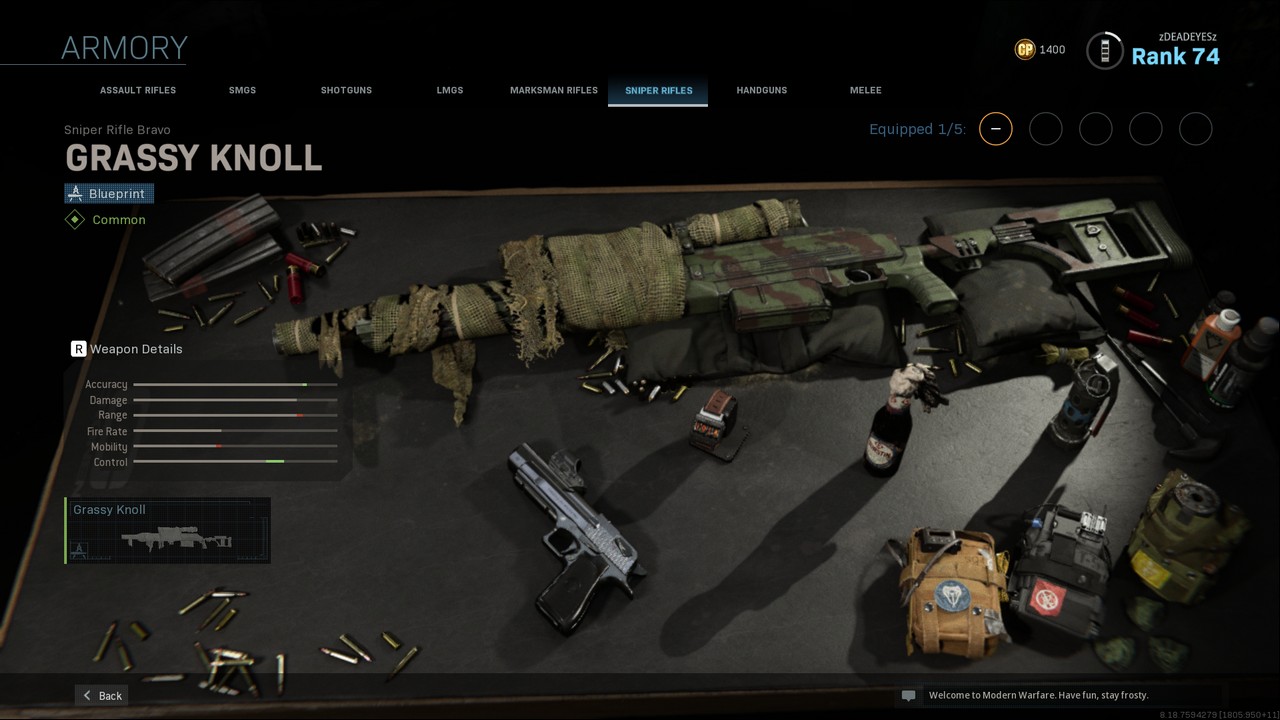
Task: Click the first equipped slot circle
Action: pyautogui.click(x=995, y=129)
